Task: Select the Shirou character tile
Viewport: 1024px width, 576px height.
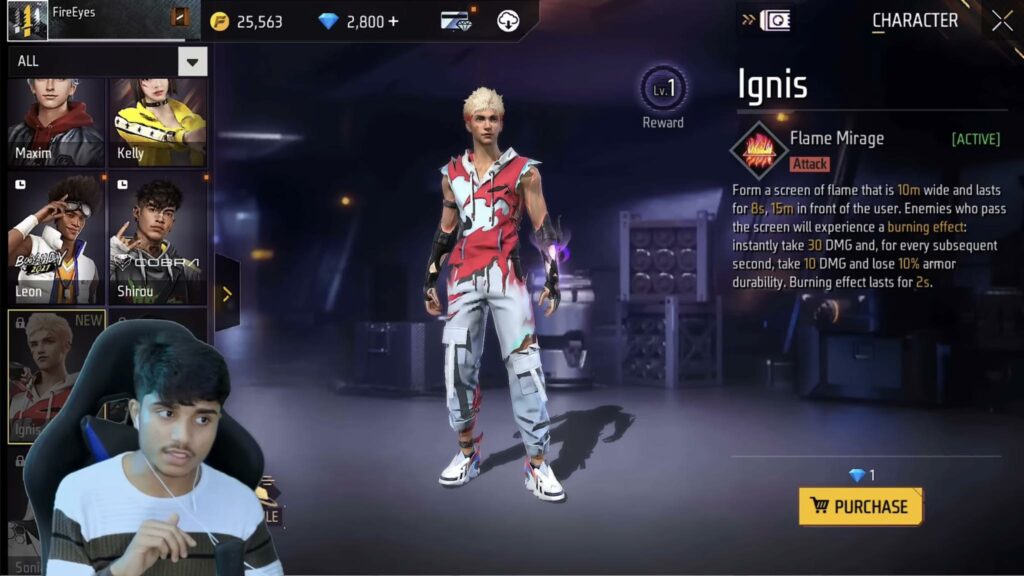Action: point(158,238)
